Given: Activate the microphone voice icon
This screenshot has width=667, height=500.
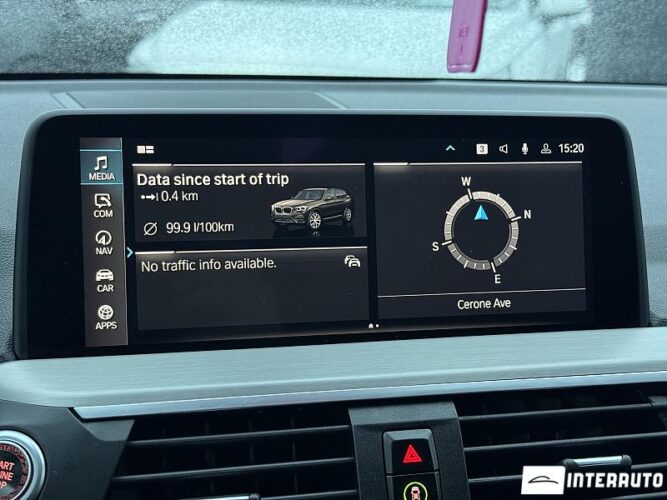Looking at the screenshot, I should pyautogui.click(x=525, y=149).
